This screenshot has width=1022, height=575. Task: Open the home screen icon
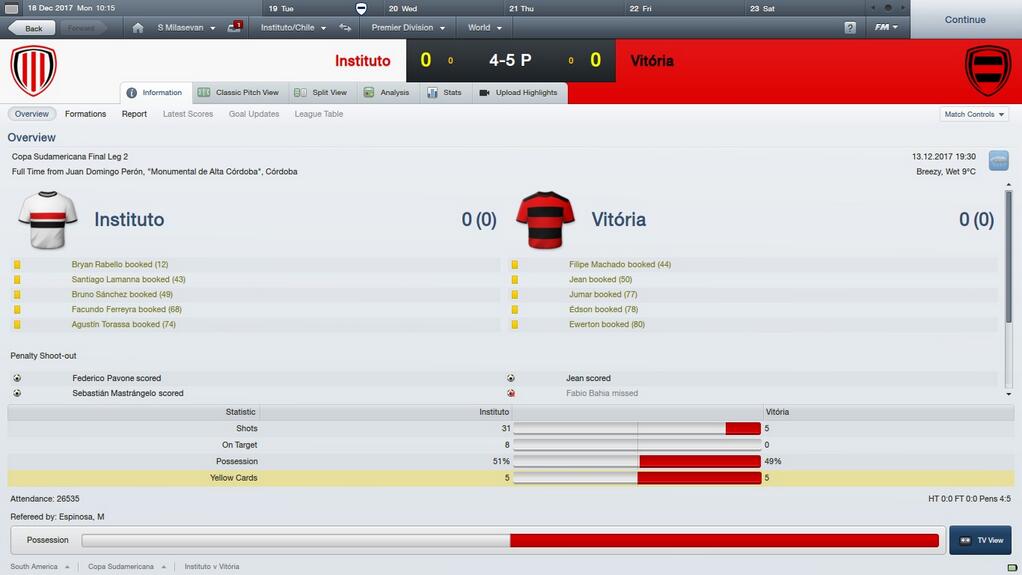138,28
